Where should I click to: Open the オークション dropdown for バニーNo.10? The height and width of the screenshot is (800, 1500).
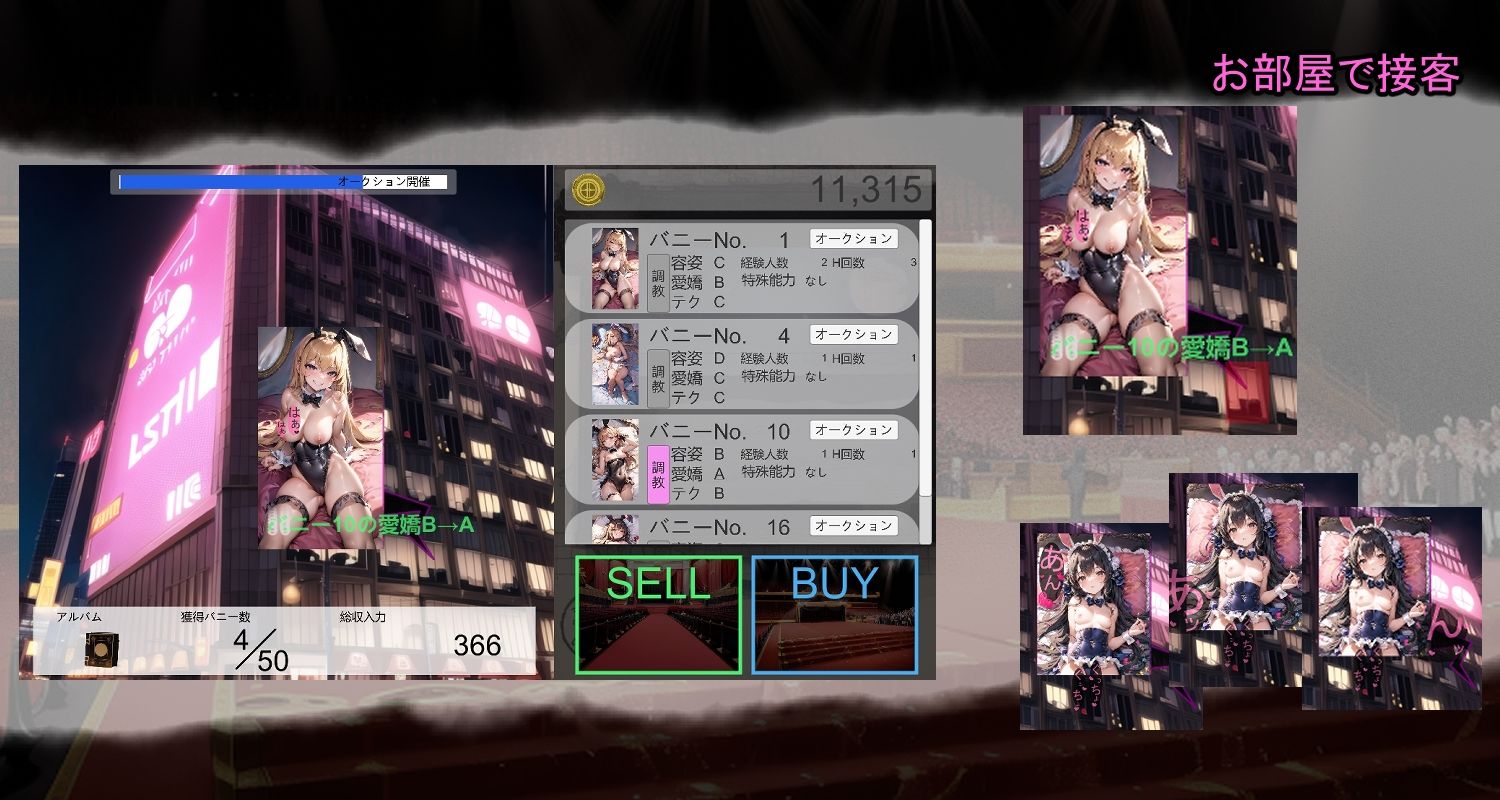pyautogui.click(x=855, y=430)
